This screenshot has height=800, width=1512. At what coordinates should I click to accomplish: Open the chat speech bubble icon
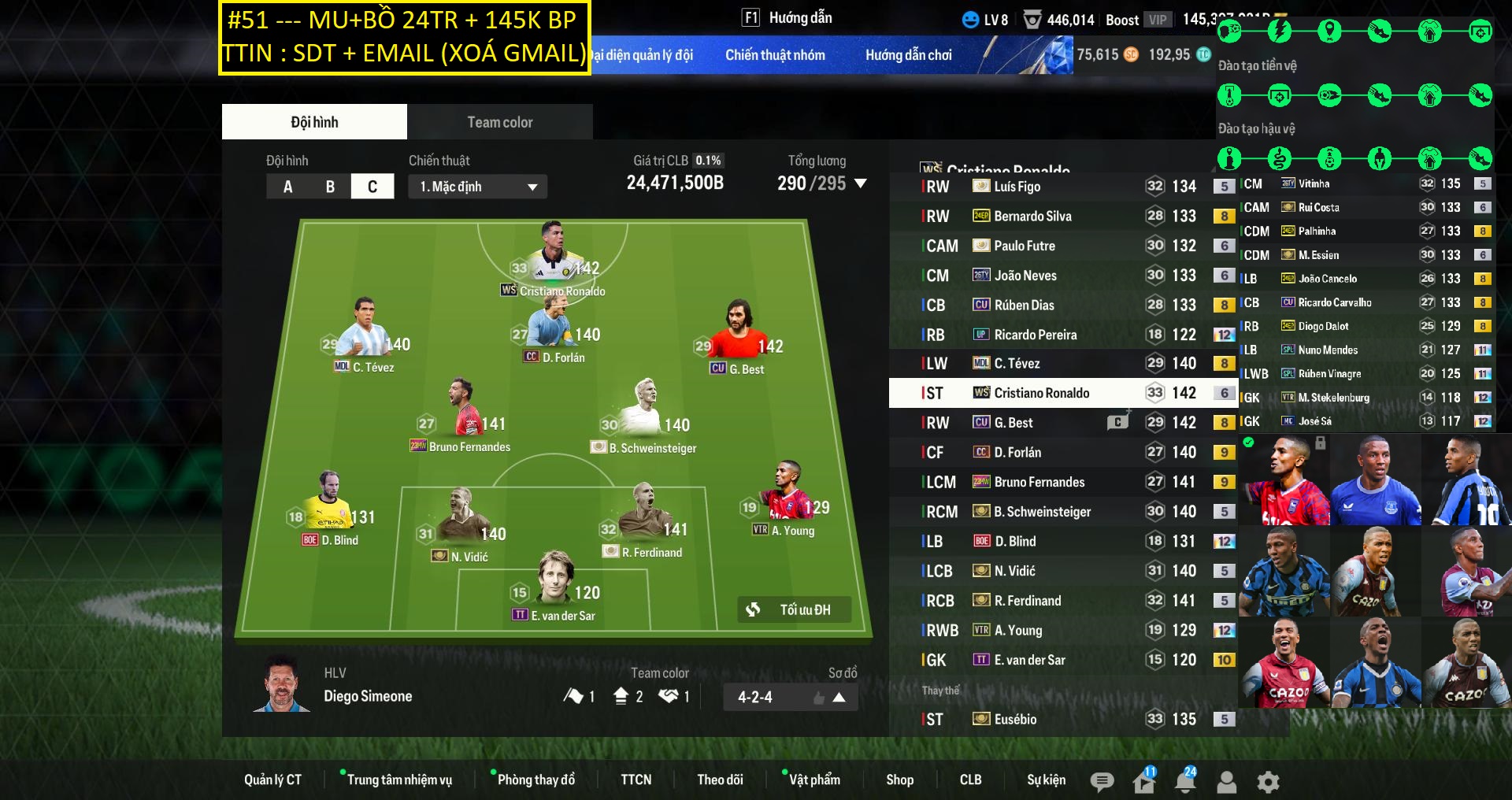click(1102, 782)
